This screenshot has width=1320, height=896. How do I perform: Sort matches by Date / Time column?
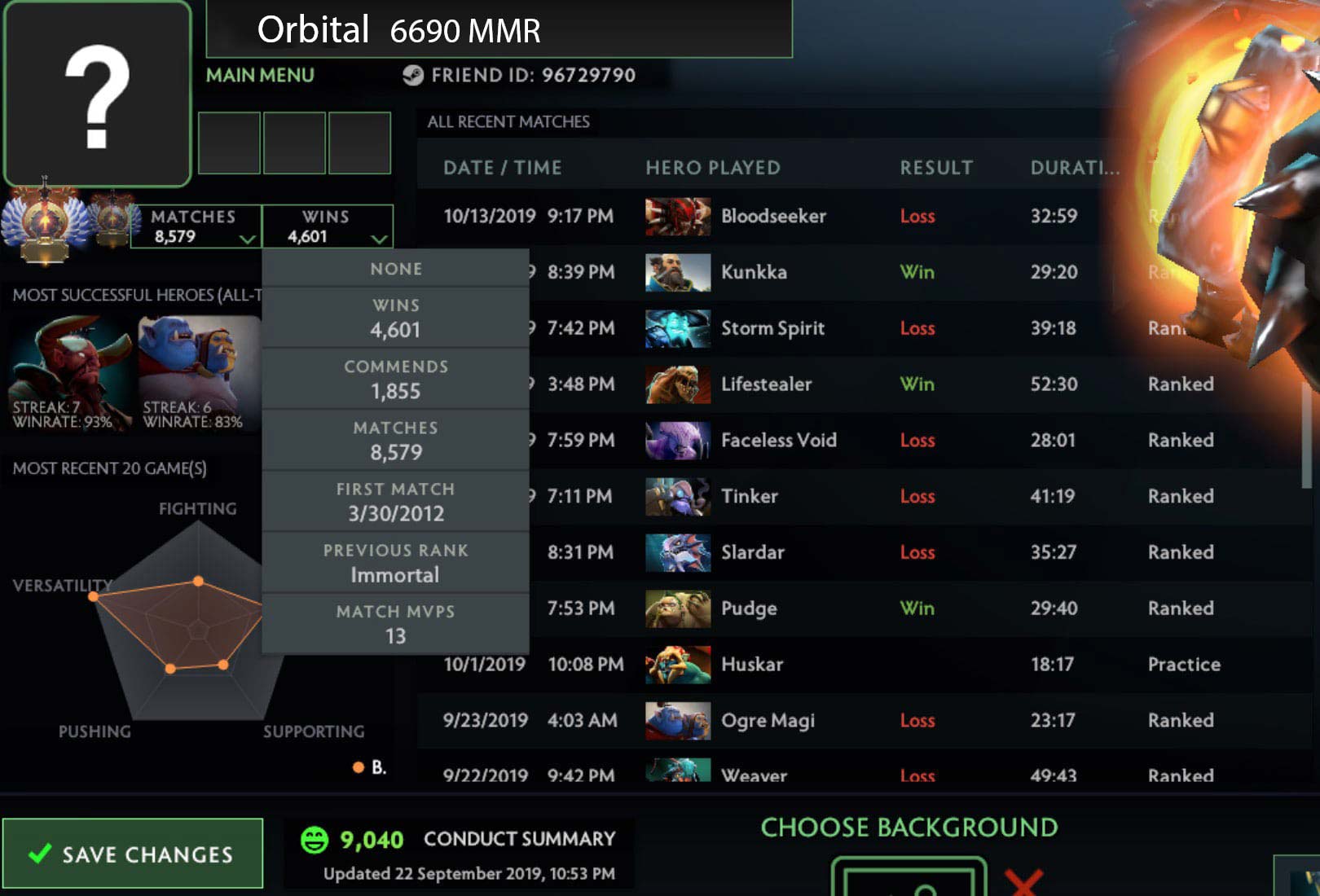pyautogui.click(x=502, y=168)
